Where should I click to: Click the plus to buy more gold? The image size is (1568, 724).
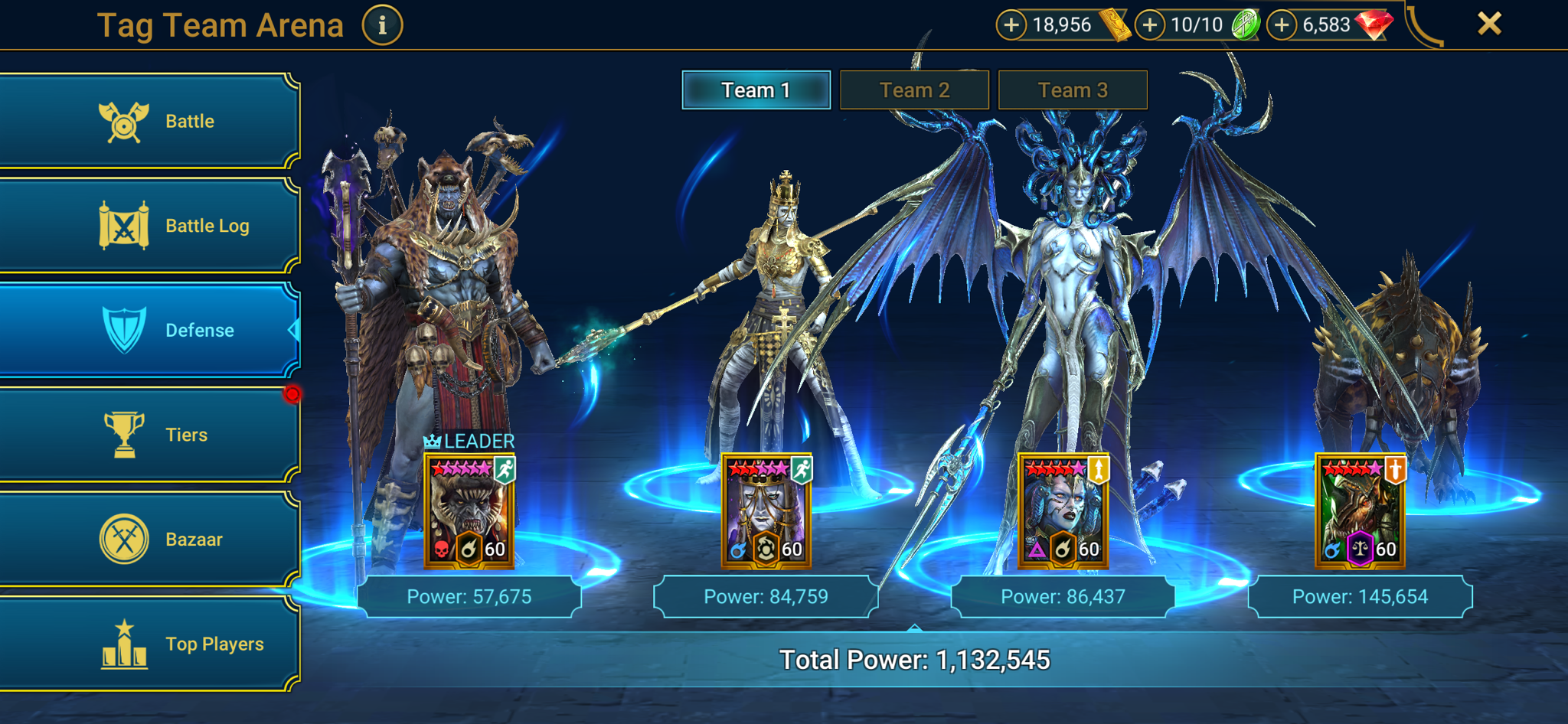point(1012,24)
